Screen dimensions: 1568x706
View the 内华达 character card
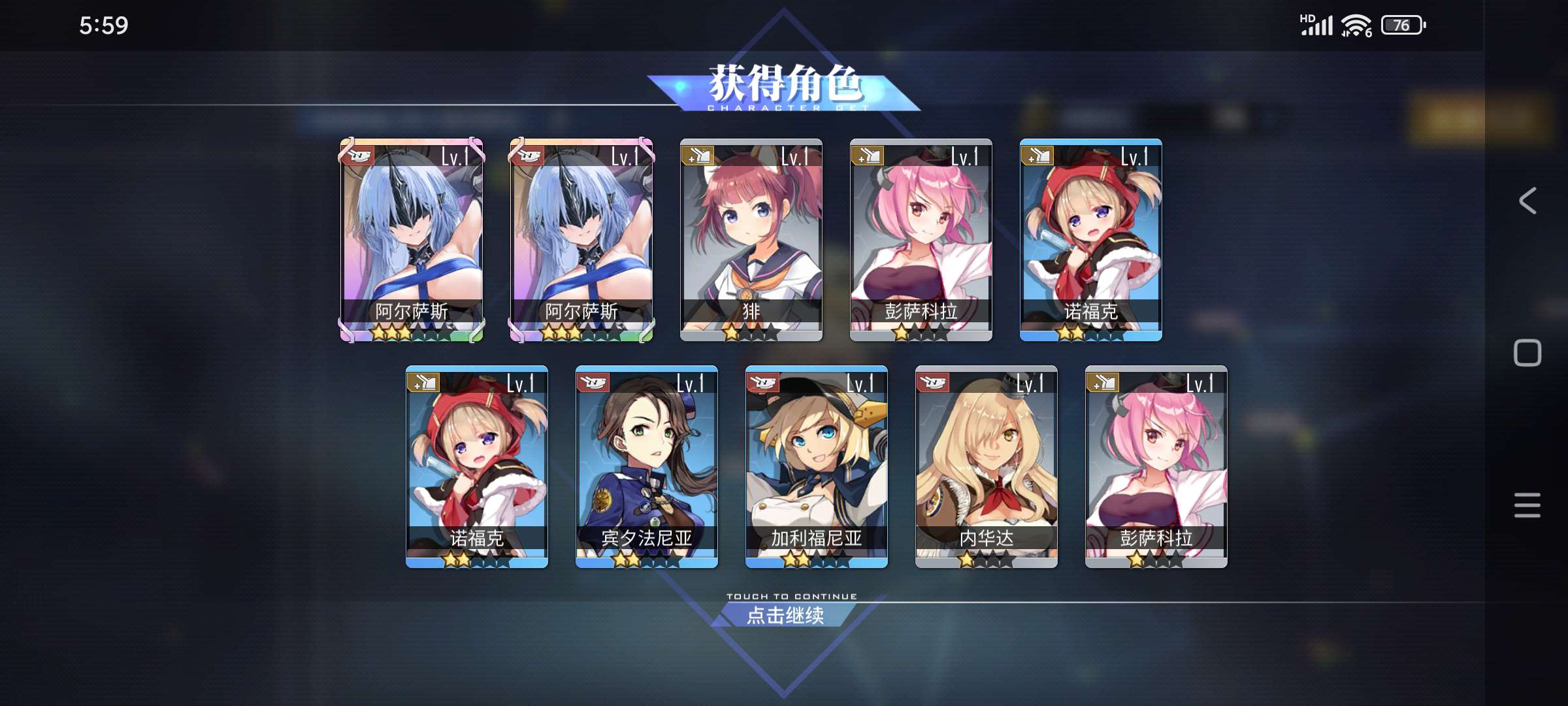click(986, 466)
